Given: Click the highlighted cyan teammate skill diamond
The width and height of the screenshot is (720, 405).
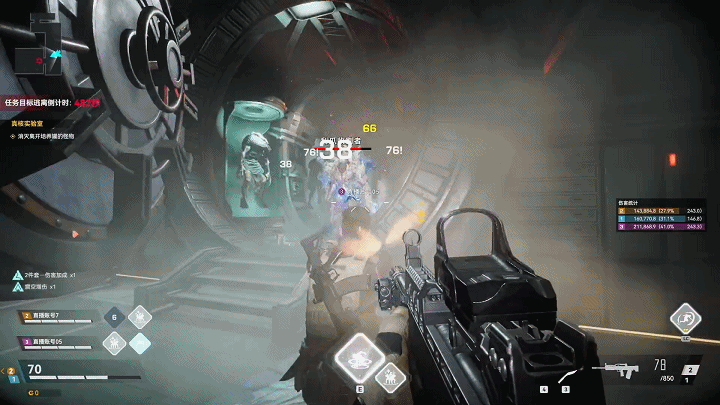Looking at the screenshot, I should point(140,342).
